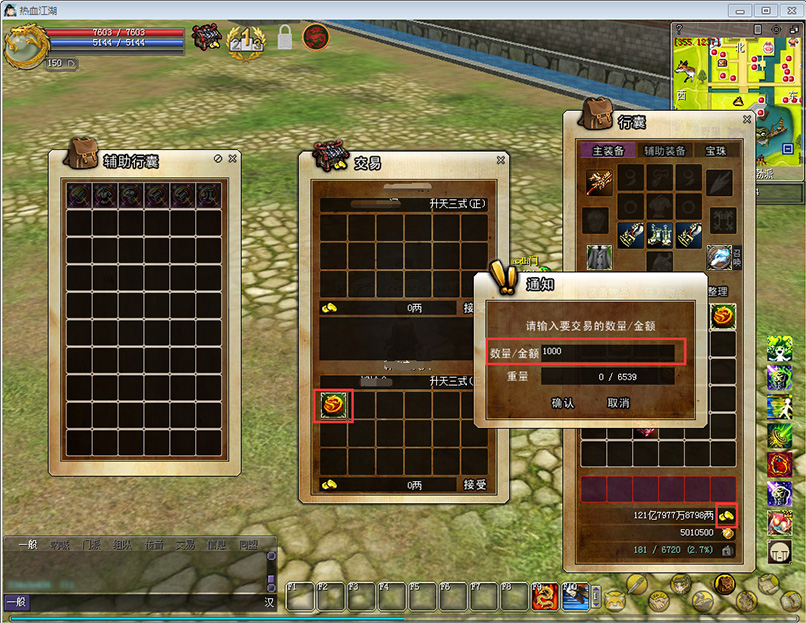The width and height of the screenshot is (806, 623).
Task: Select the red orb item in trade slot
Action: click(334, 405)
